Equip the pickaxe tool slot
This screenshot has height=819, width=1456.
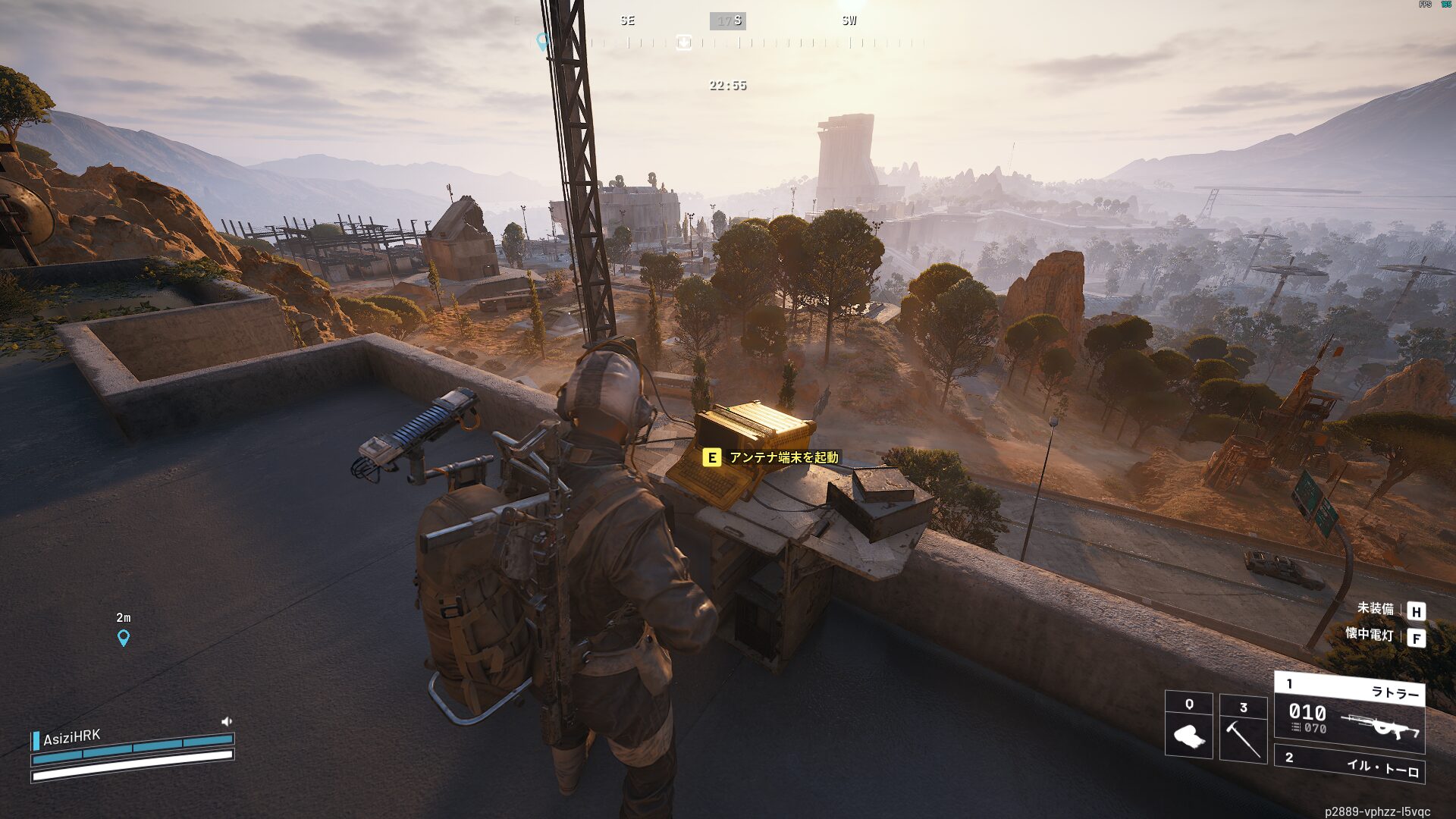(x=1243, y=728)
